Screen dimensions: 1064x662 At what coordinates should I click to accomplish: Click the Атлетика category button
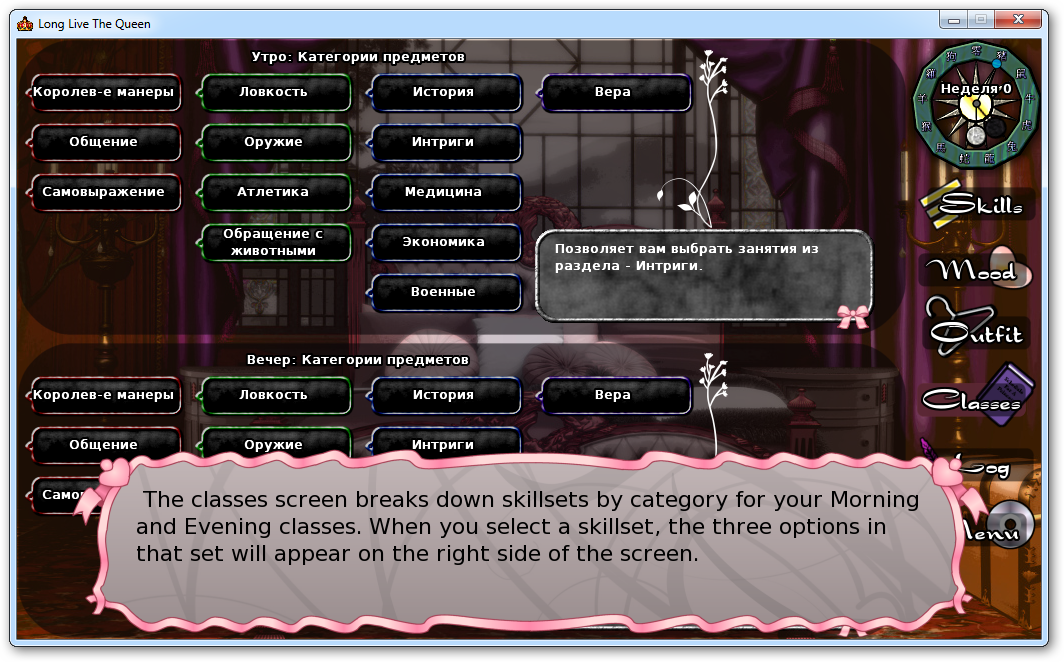[274, 192]
